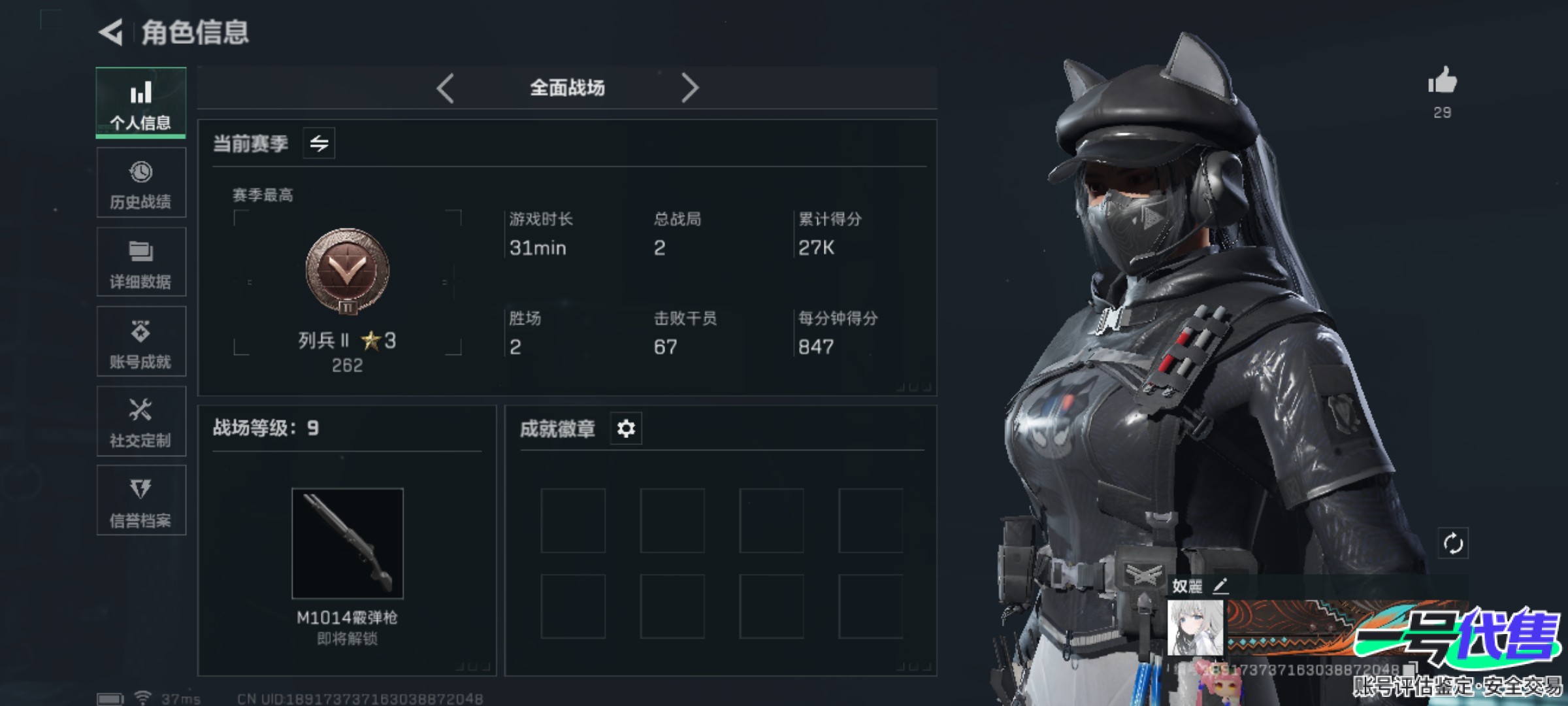Screen dimensions: 1568x706
Task: Switch to the 个人信息 tab
Action: 140,103
